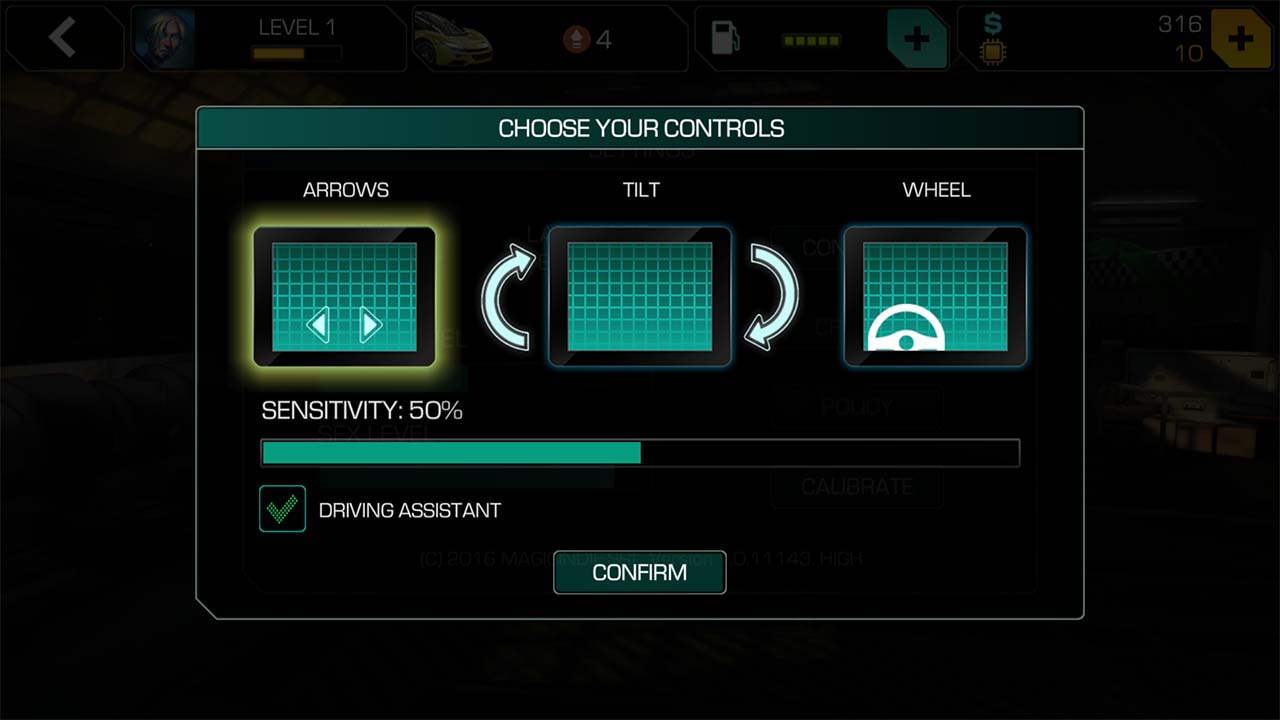The width and height of the screenshot is (1280, 720).
Task: Add fuel with the teal plus button
Action: click(x=916, y=39)
